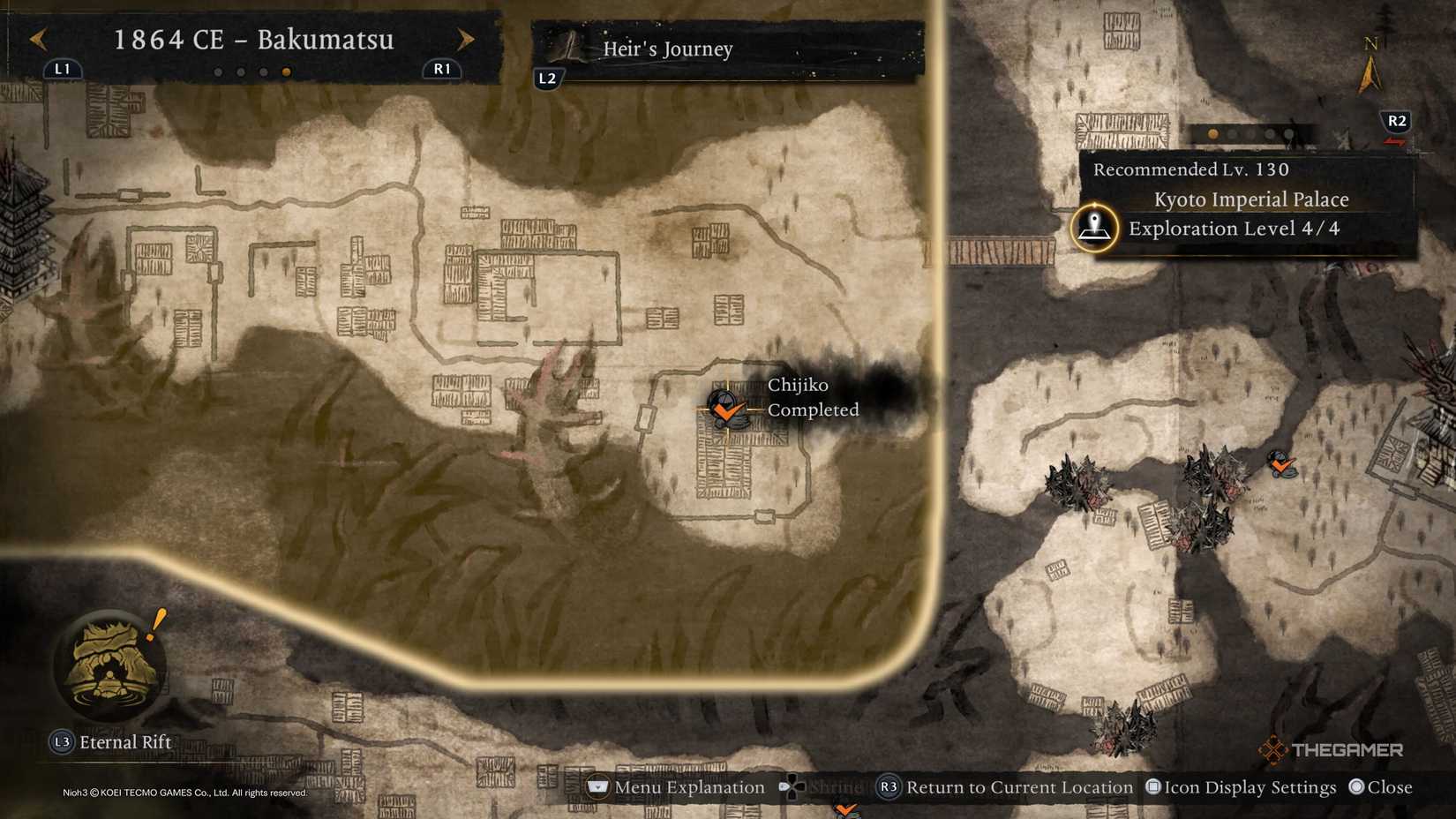Viewport: 1456px width, 819px height.
Task: Click the right arrow to view next era
Action: (x=467, y=40)
